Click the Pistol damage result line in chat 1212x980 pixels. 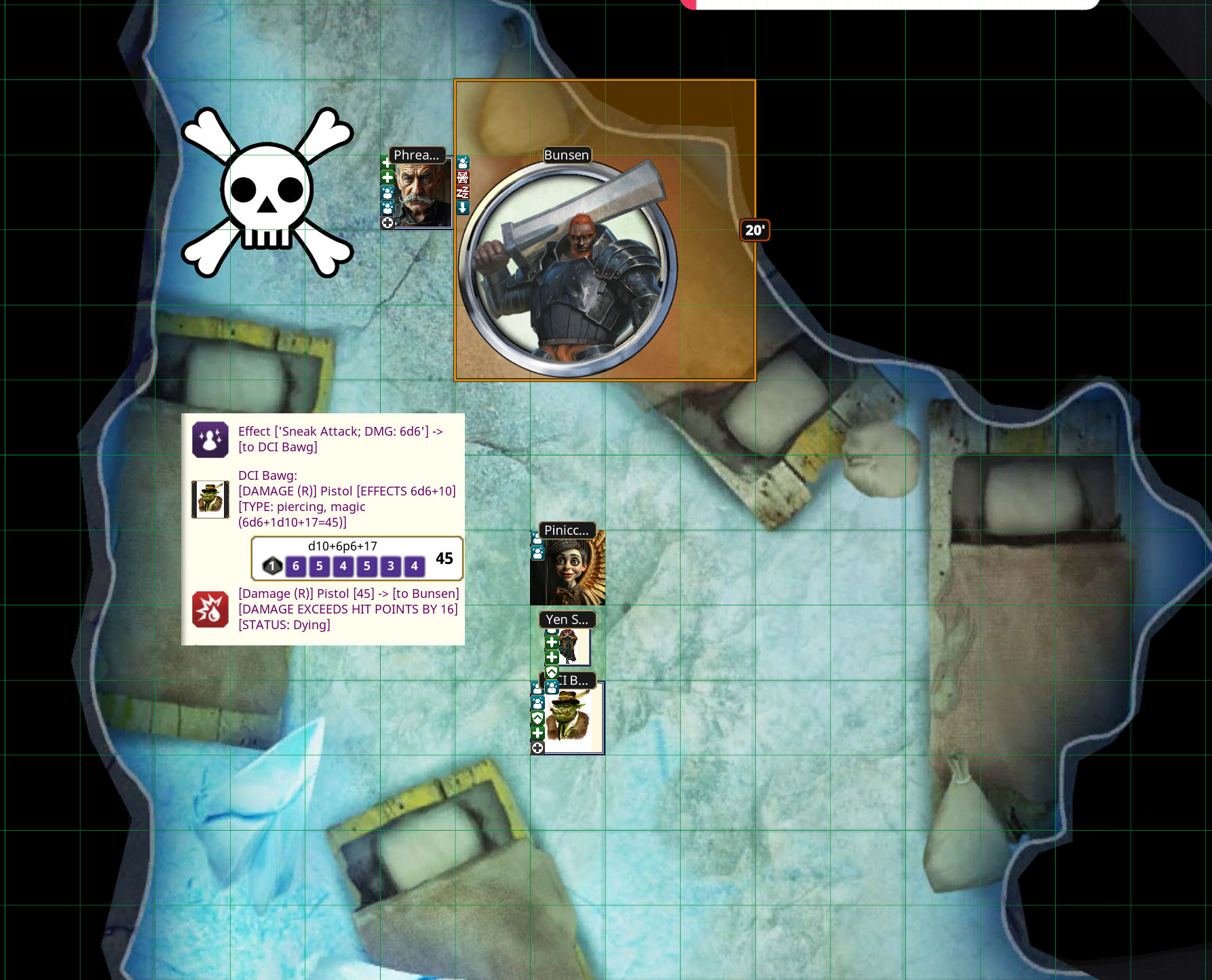pos(347,593)
